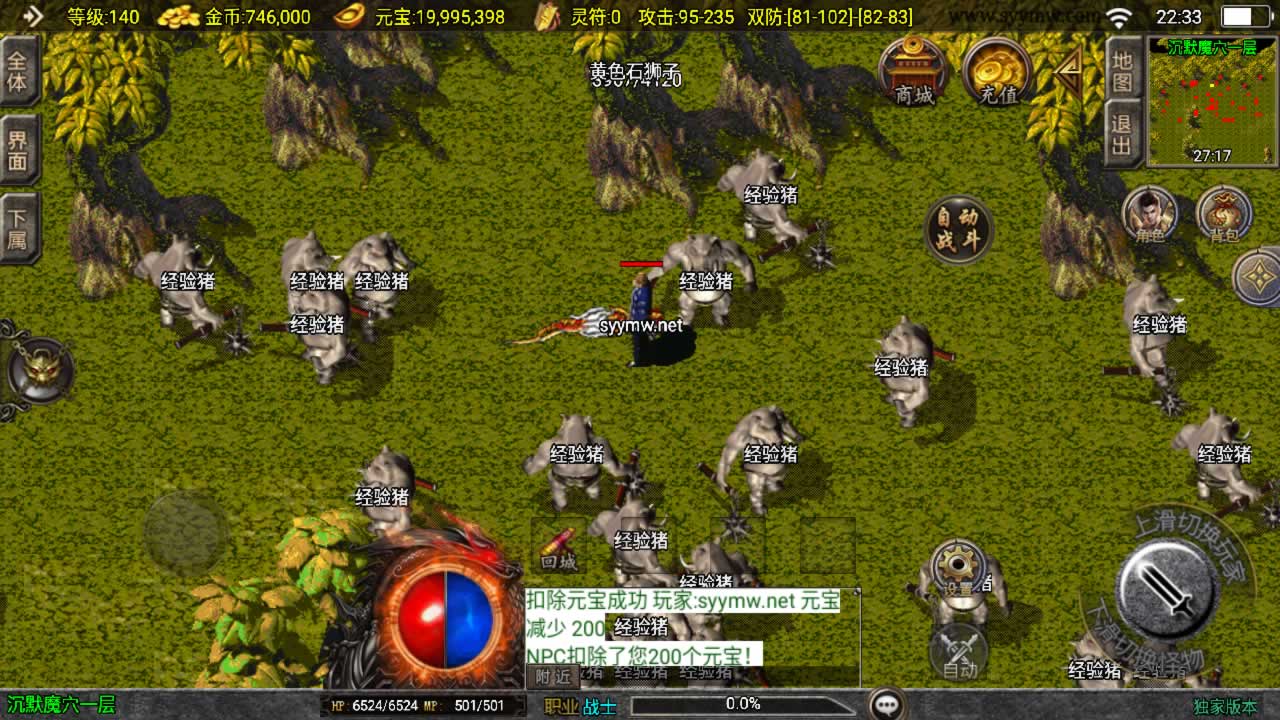Toggle the 自动 crossed swords button
The image size is (1280, 720).
click(x=958, y=652)
